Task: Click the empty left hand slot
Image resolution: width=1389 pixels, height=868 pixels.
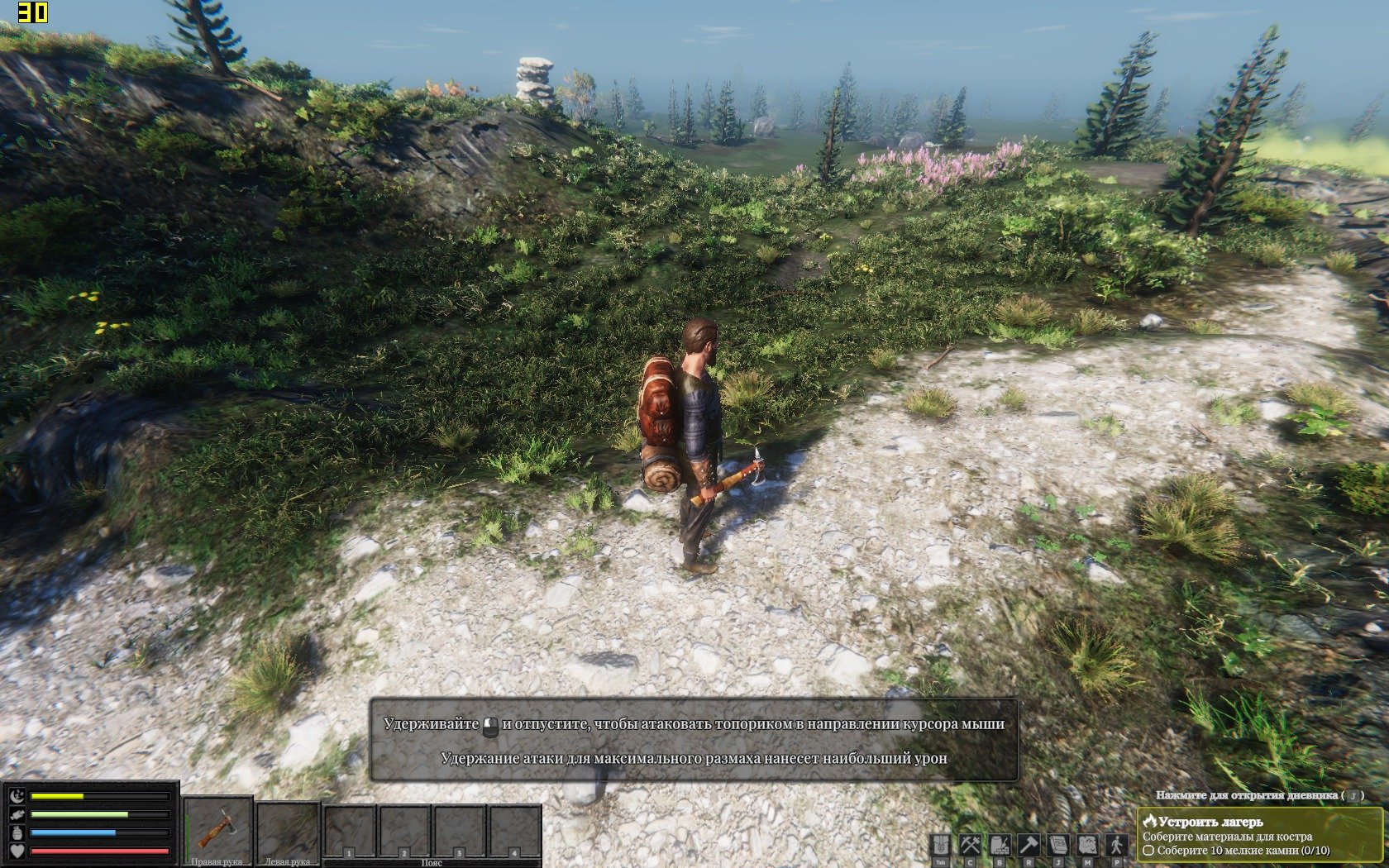Action: [x=288, y=829]
